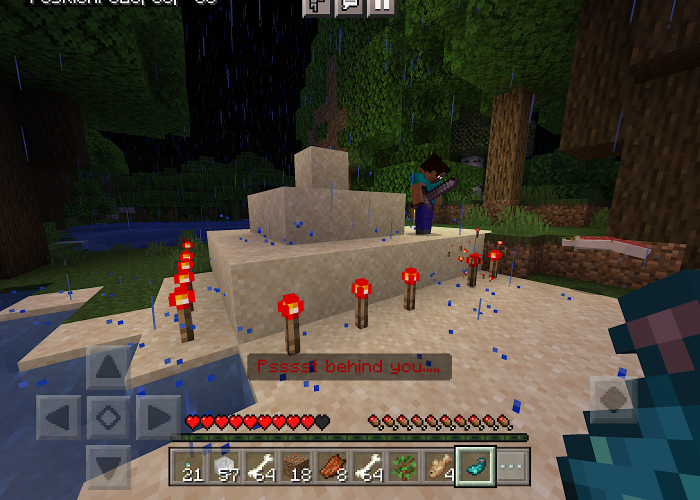700x500 pixels.
Task: Tap the jump button
Action: coord(613,399)
